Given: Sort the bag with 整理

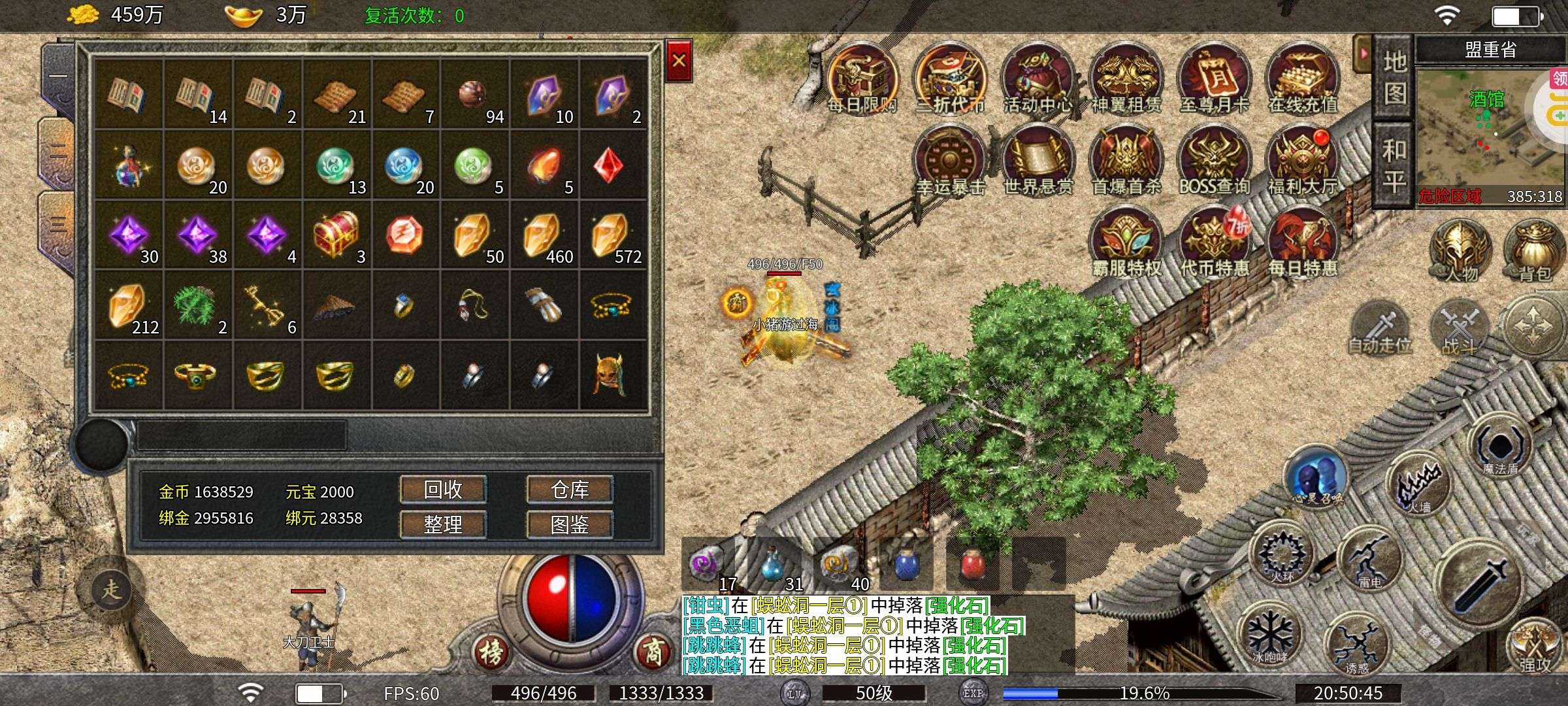Looking at the screenshot, I should point(443,524).
